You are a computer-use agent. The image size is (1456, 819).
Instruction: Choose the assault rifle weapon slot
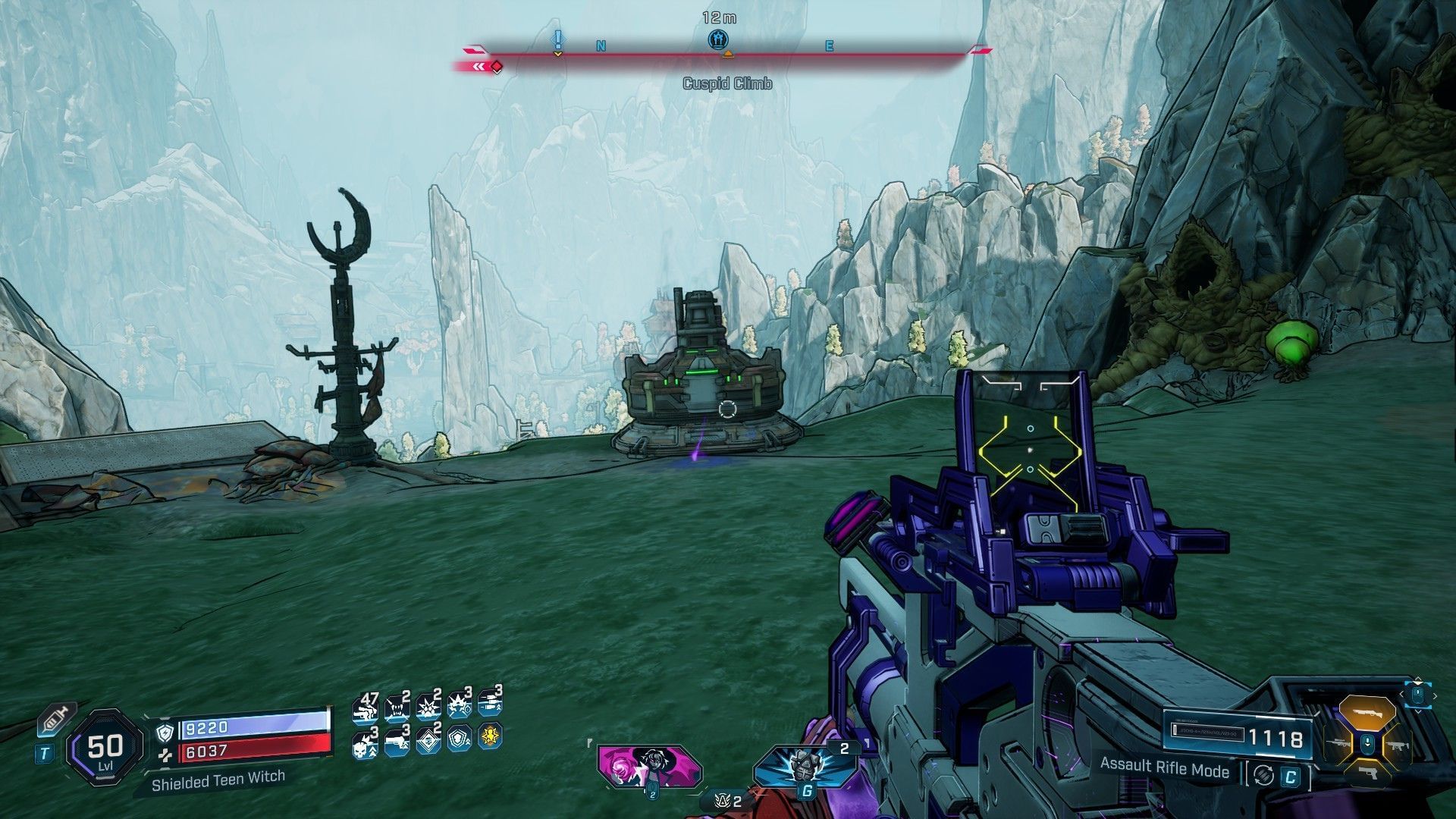point(1398,746)
